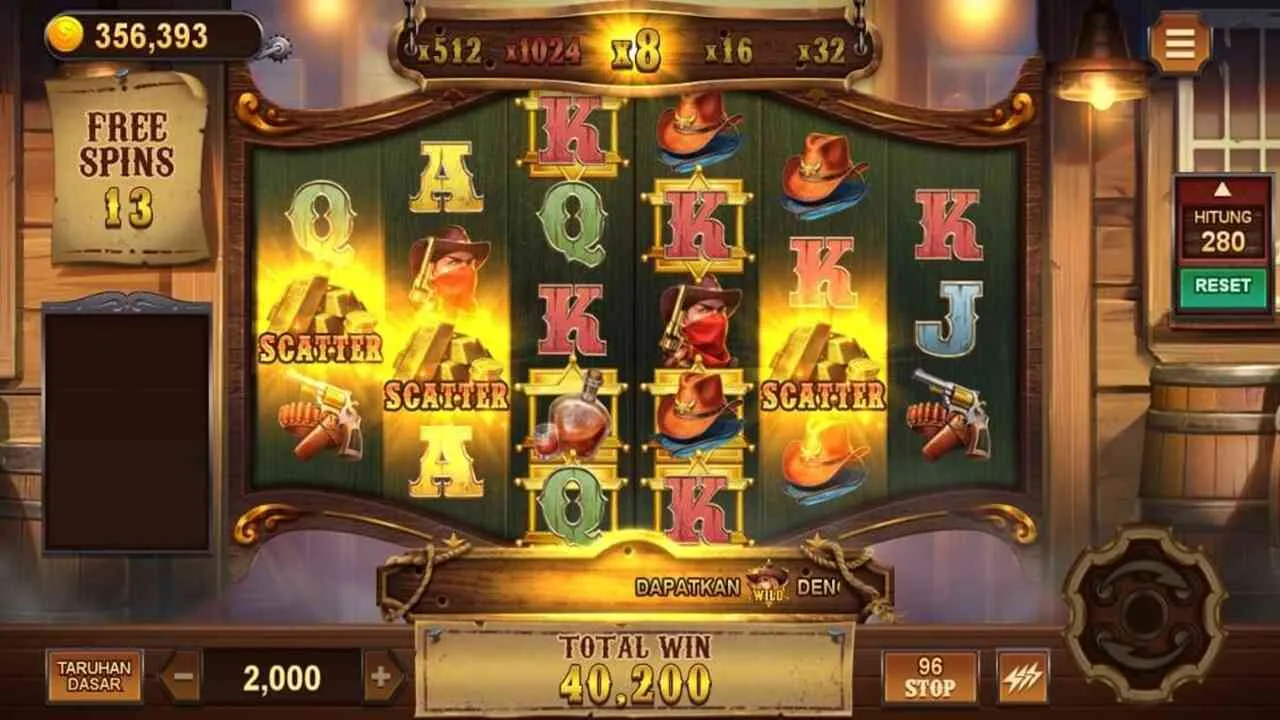Click the green RESET counter button
The image size is (1280, 720).
pos(1222,286)
